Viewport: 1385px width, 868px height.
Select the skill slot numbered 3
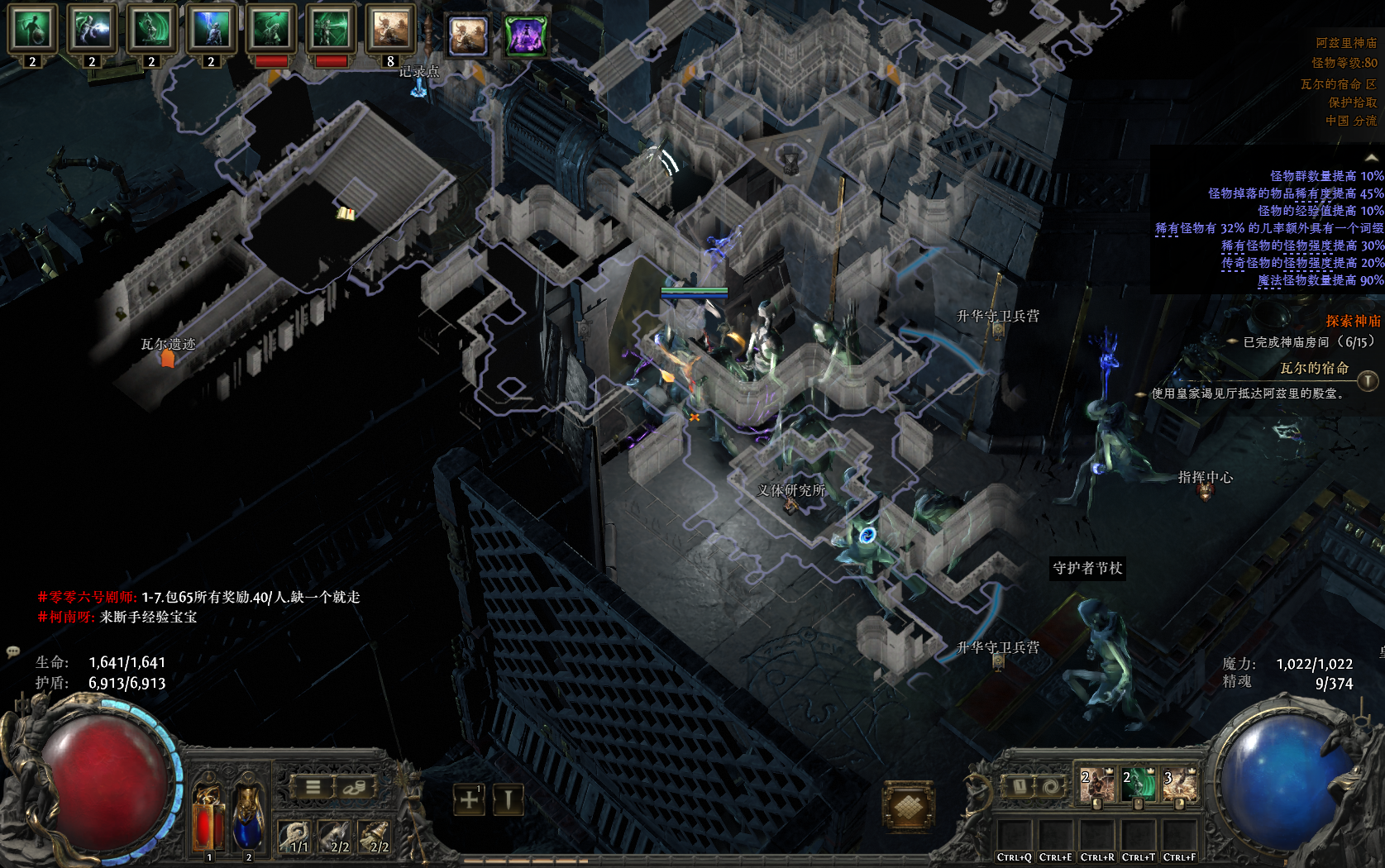(1180, 785)
